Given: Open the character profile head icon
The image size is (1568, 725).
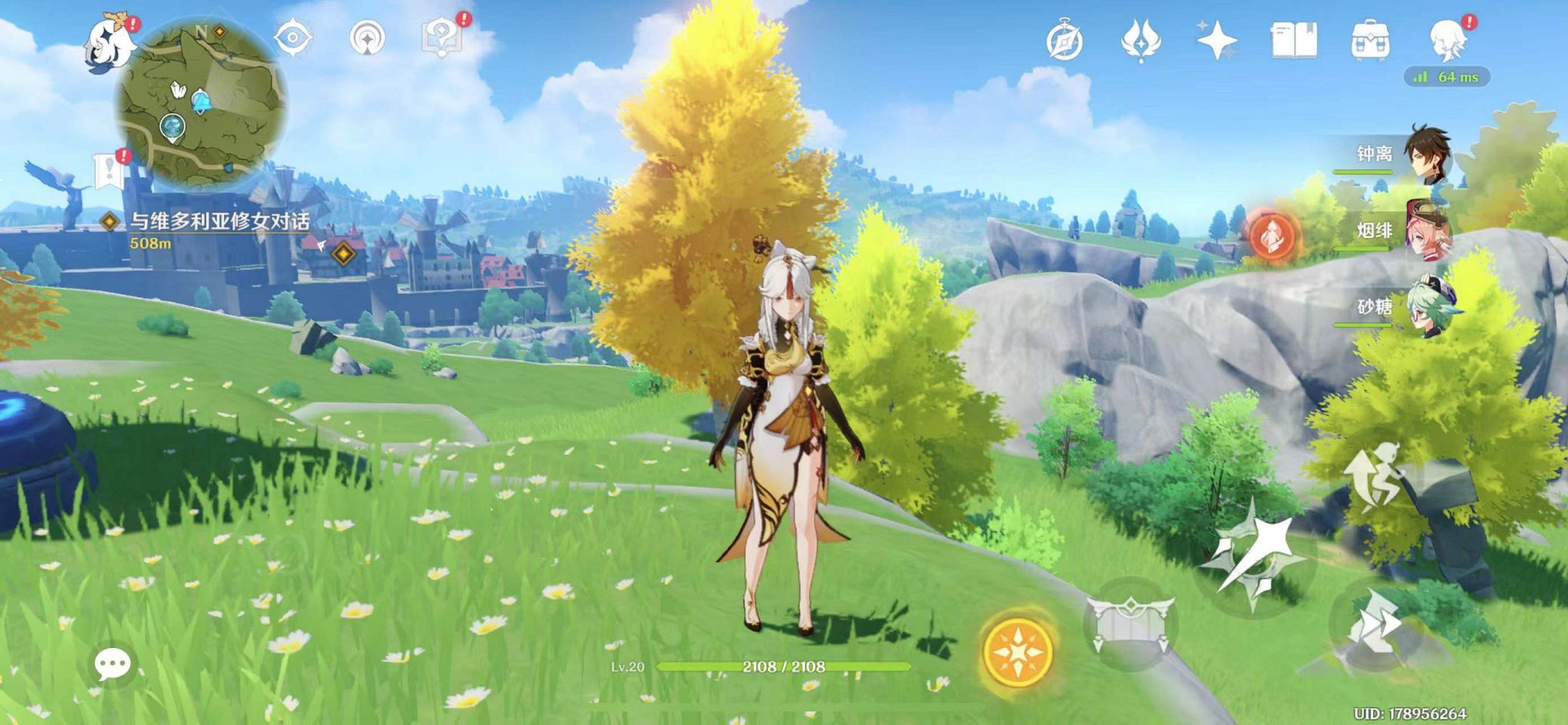Looking at the screenshot, I should (x=1449, y=41).
